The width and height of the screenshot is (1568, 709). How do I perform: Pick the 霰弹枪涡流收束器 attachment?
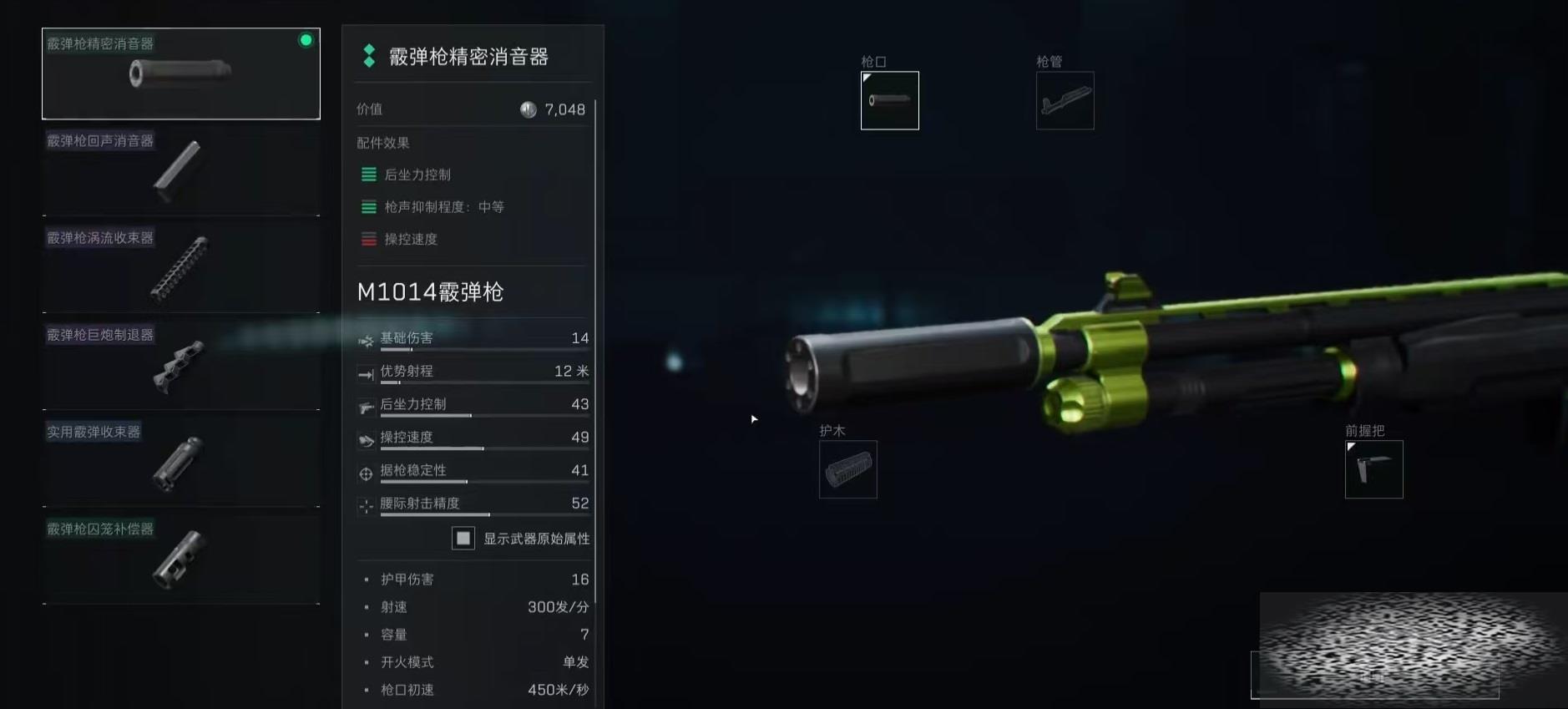181,268
